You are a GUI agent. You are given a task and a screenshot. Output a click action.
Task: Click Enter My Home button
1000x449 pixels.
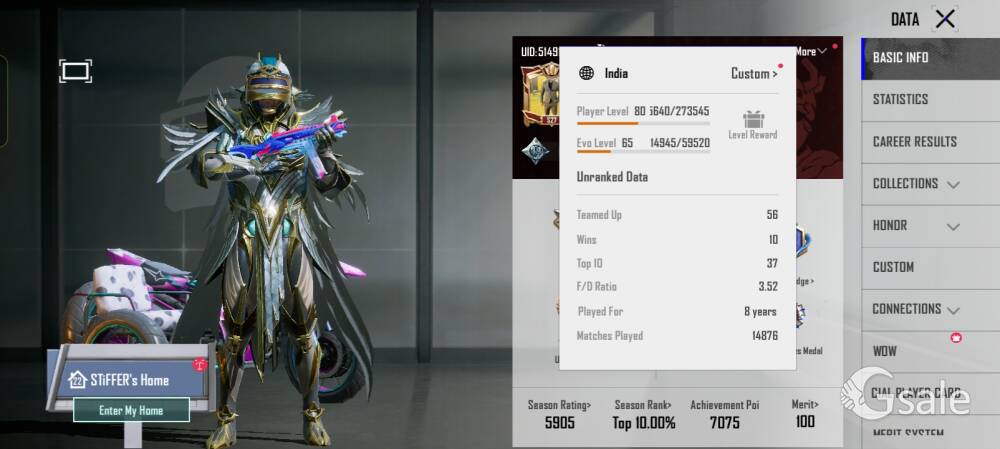point(131,410)
